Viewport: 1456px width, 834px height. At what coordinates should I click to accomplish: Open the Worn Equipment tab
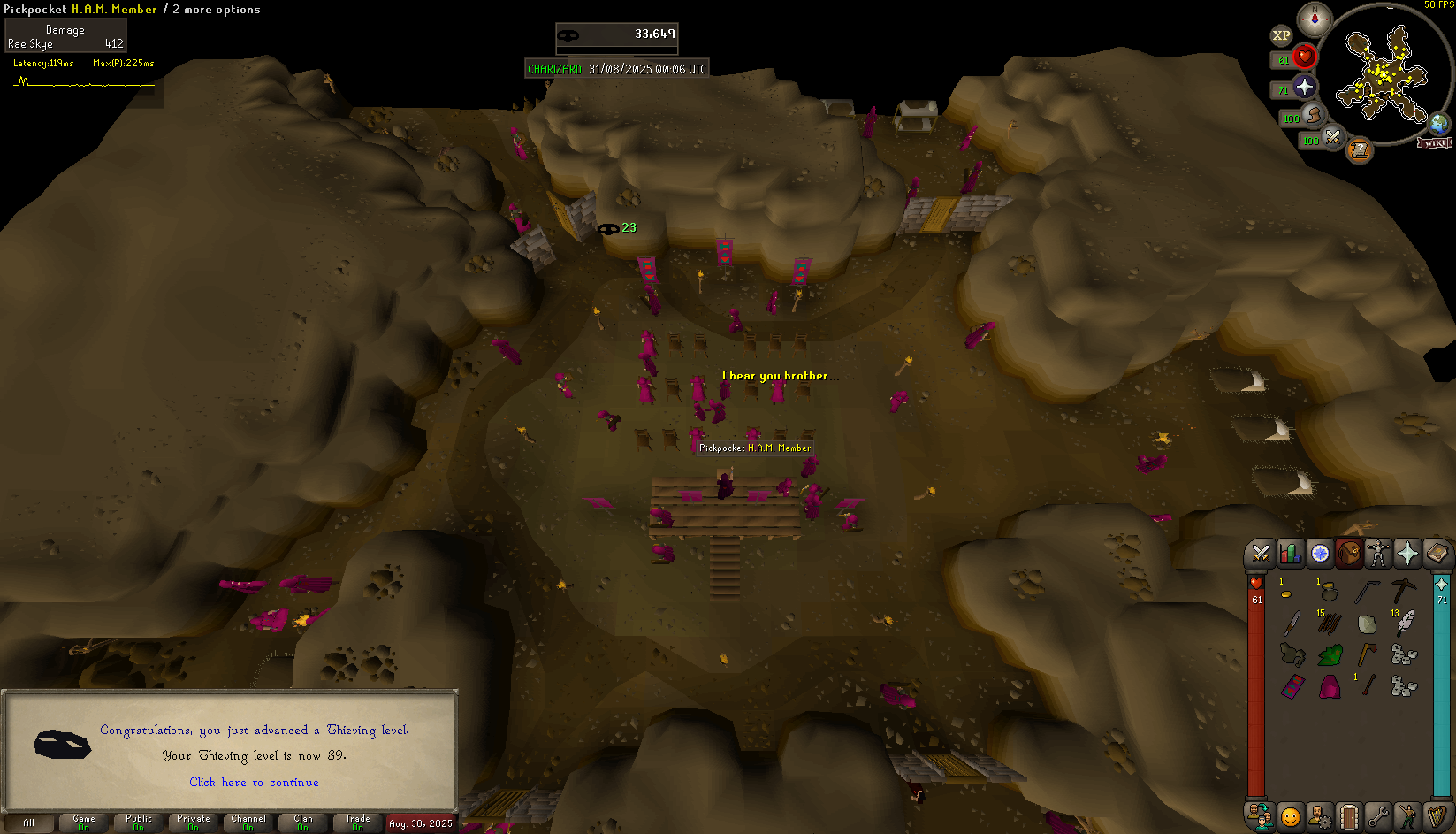1378,554
